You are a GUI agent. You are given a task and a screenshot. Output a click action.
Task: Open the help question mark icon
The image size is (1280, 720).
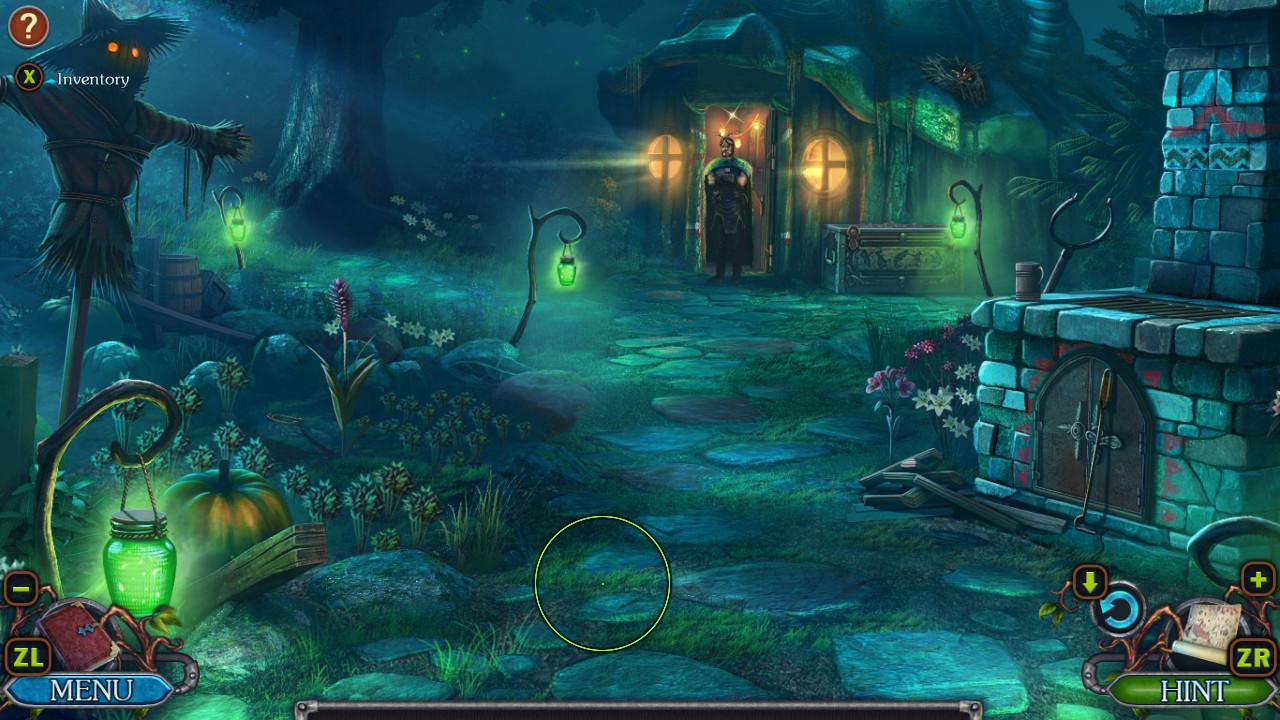pyautogui.click(x=27, y=26)
